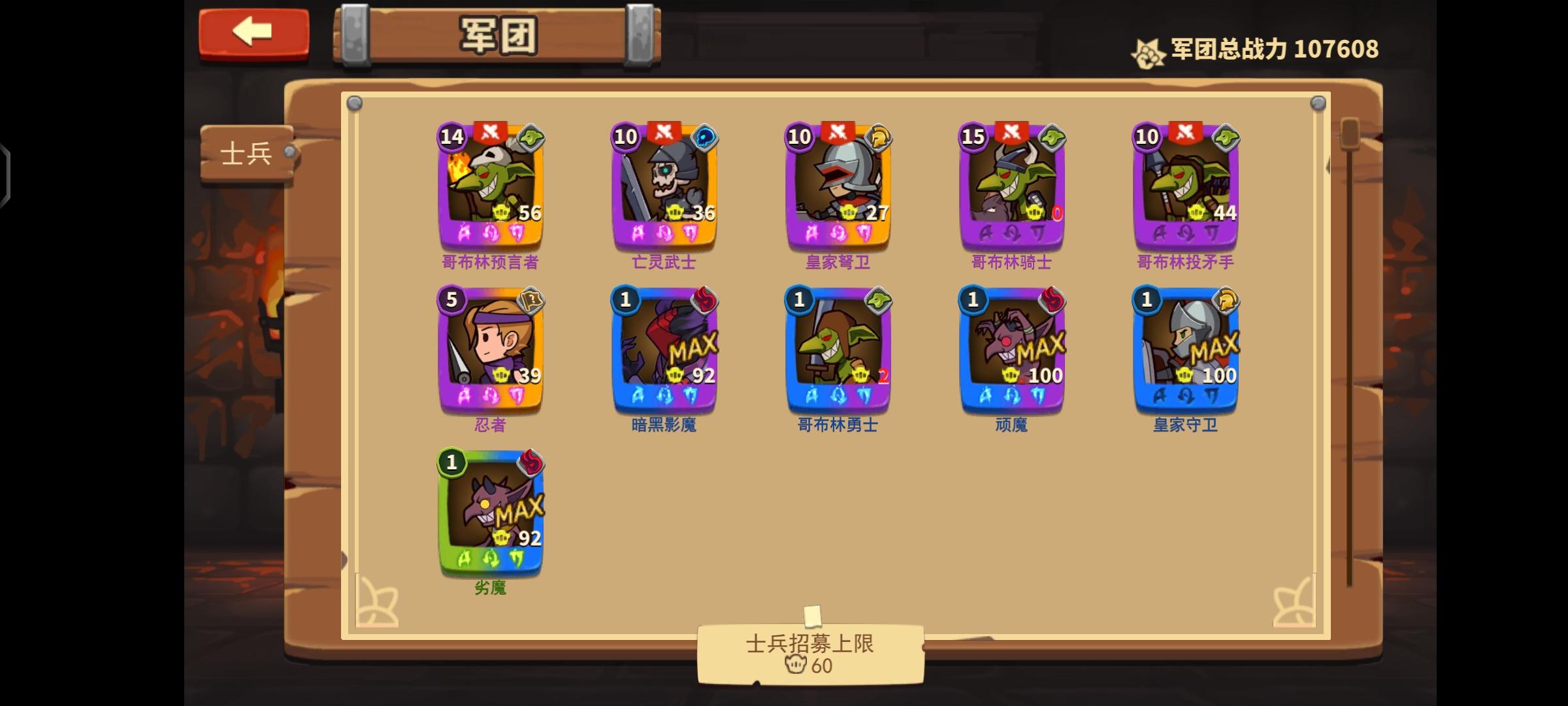The height and width of the screenshot is (706, 1568).
Task: Select the 哥布林勇士 soldier
Action: click(x=838, y=356)
